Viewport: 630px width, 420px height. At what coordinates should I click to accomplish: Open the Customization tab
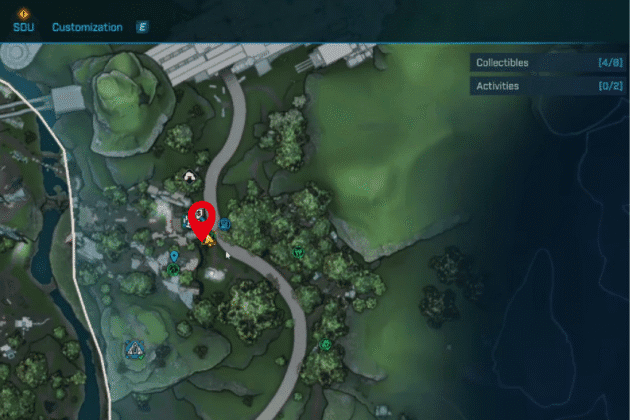point(87,27)
